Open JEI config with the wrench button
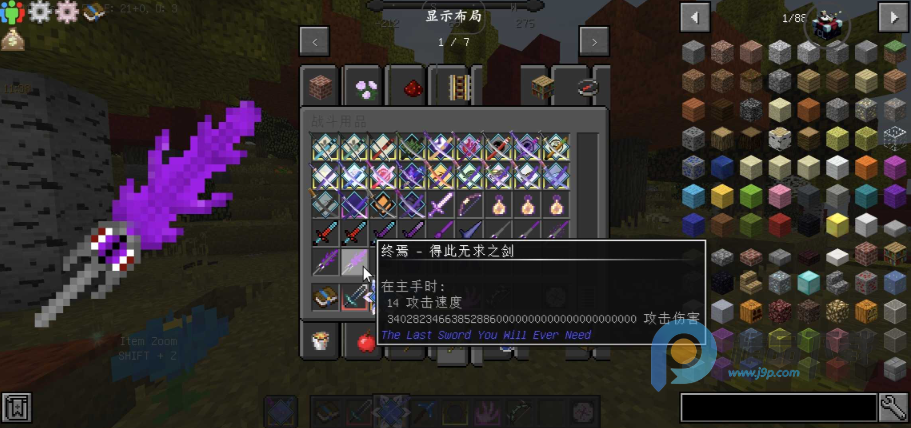 (x=893, y=408)
